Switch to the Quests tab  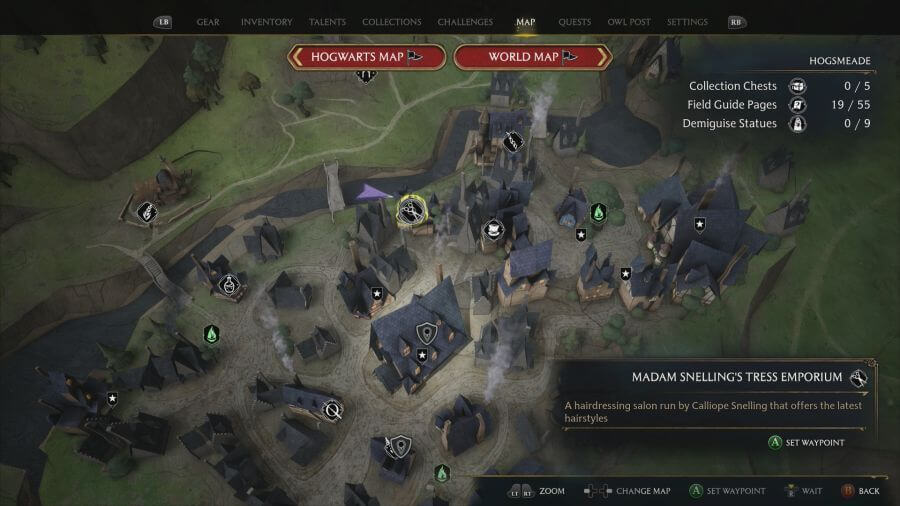click(x=574, y=22)
